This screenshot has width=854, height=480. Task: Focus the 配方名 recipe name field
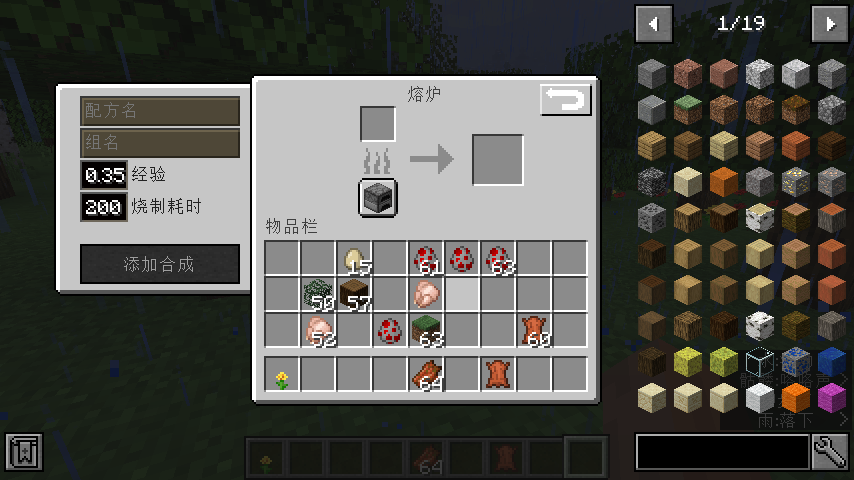[x=160, y=111]
